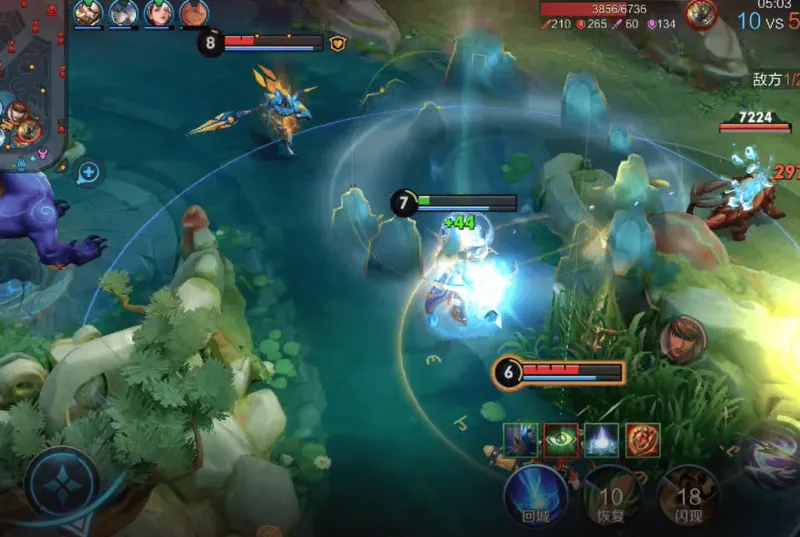This screenshot has width=800, height=537.
Task: Tap the hero portrait beside the top health bar
Action: click(x=701, y=15)
